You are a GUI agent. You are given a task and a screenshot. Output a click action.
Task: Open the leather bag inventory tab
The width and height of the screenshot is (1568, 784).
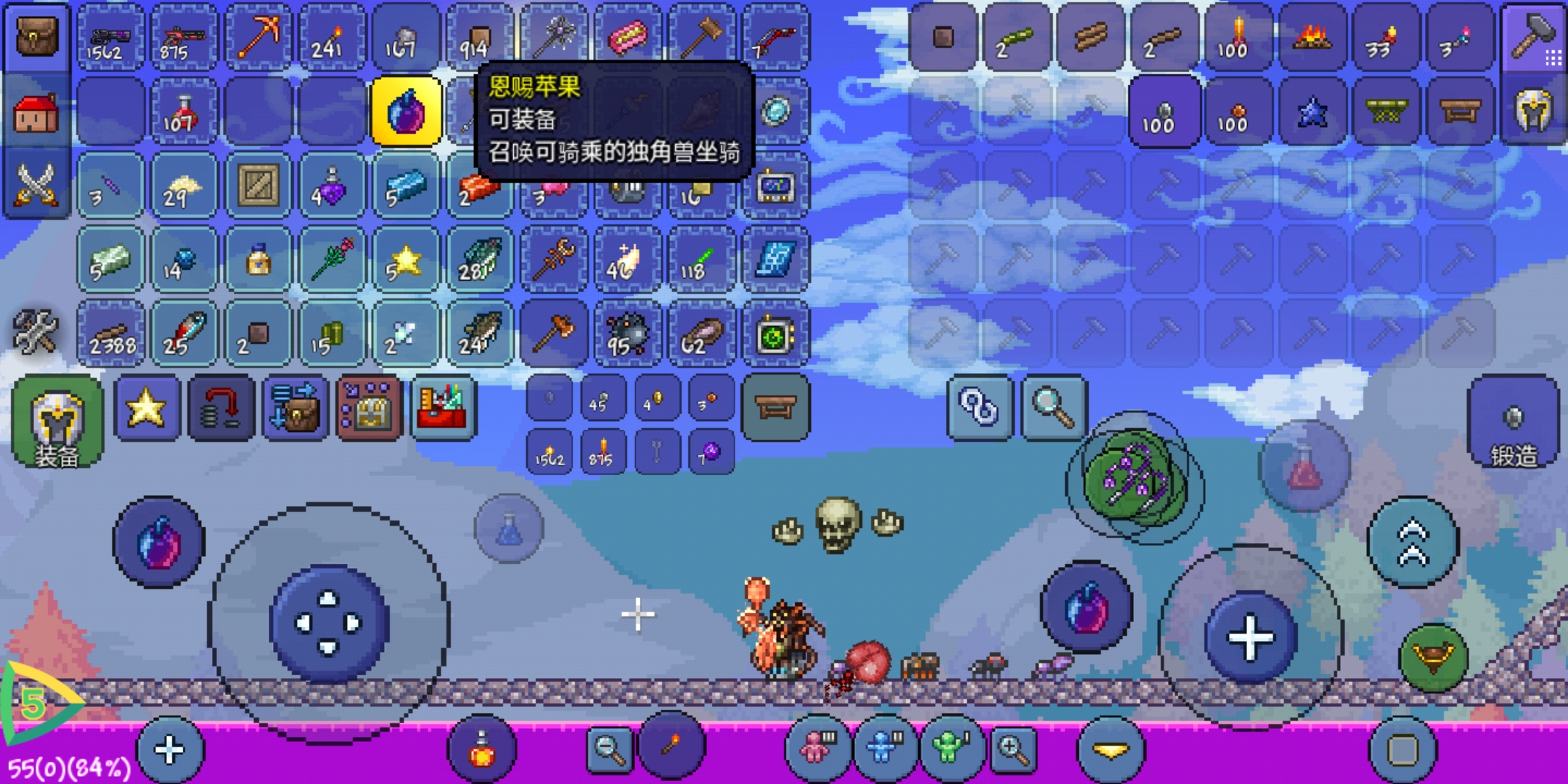pyautogui.click(x=36, y=36)
